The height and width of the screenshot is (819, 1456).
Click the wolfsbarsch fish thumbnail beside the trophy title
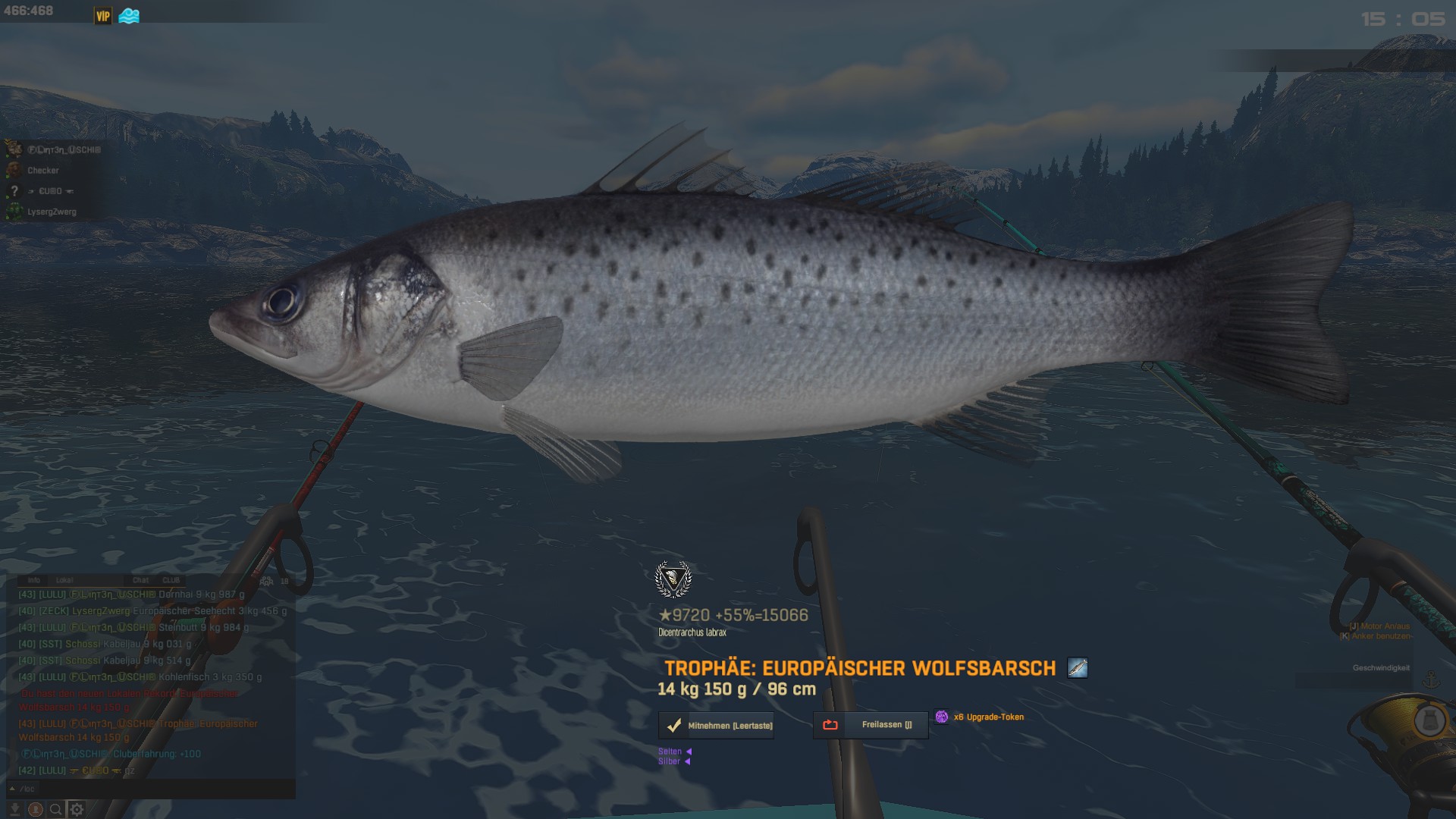coord(1078,668)
